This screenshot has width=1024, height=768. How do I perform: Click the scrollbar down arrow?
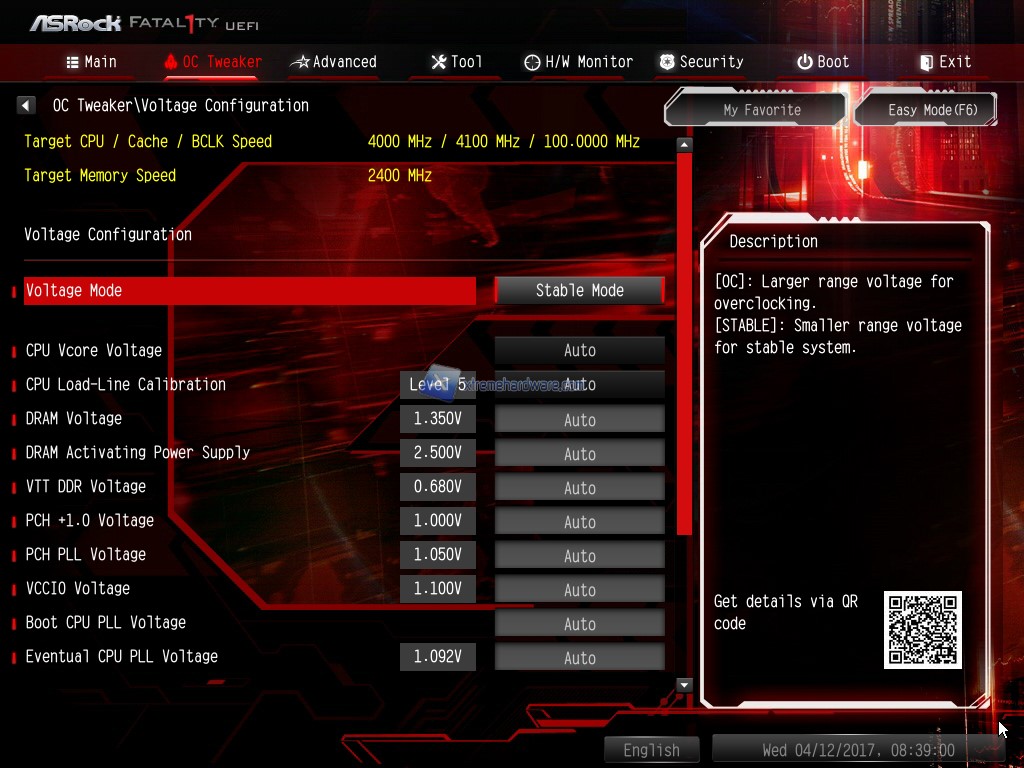(x=684, y=685)
